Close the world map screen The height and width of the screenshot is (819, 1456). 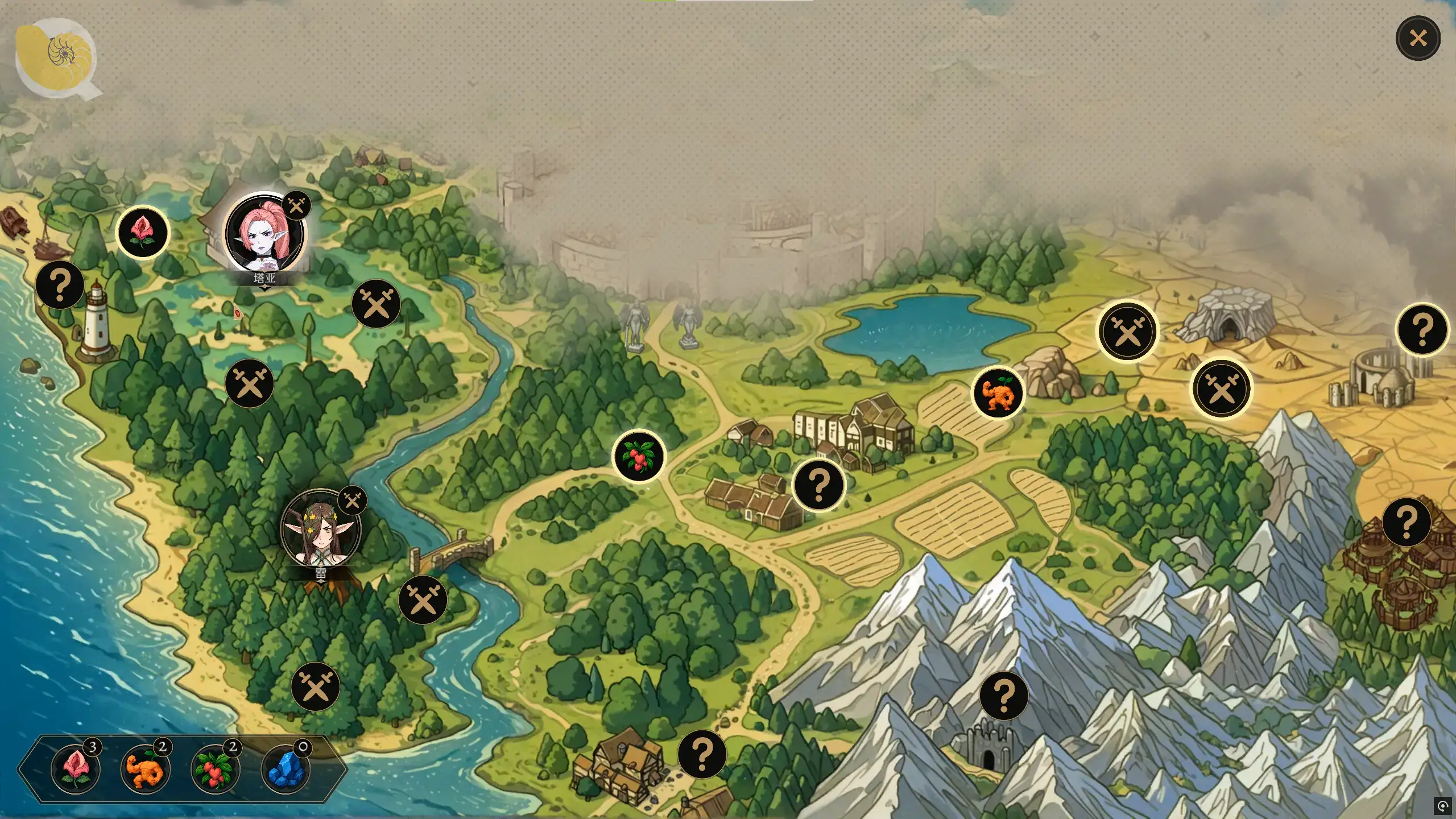point(1417,39)
